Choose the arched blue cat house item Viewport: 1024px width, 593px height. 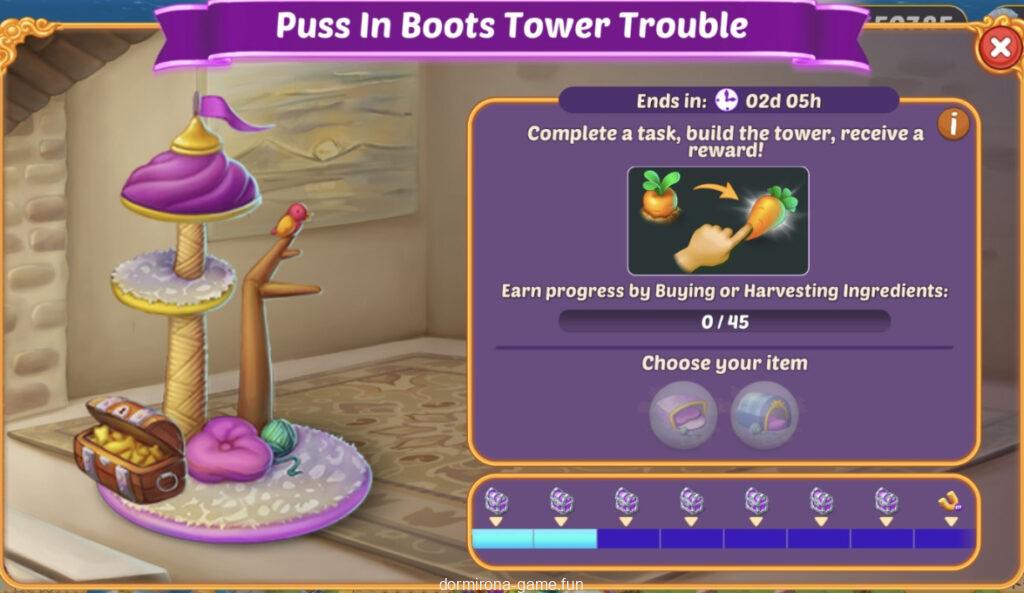[x=764, y=415]
